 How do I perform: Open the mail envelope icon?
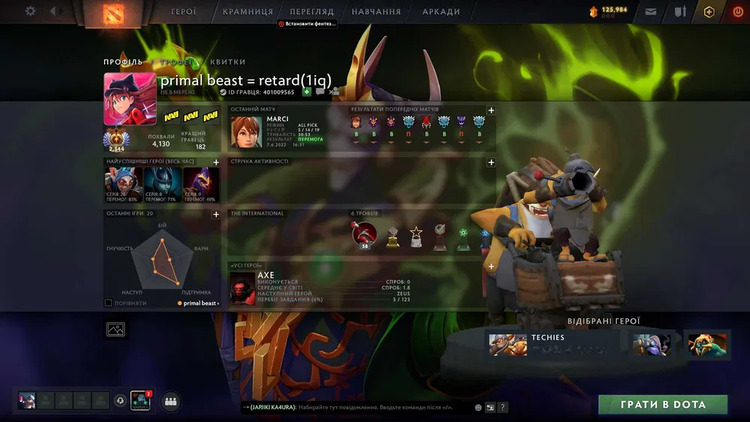[652, 12]
